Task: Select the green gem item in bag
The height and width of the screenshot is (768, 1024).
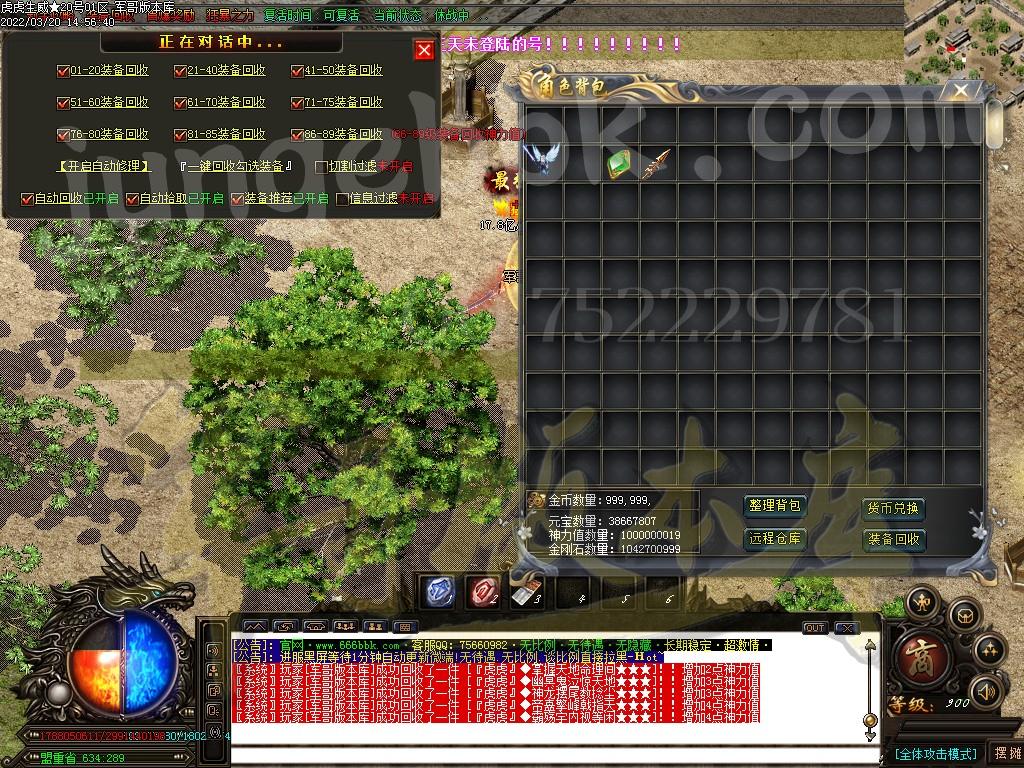Action: click(x=618, y=163)
